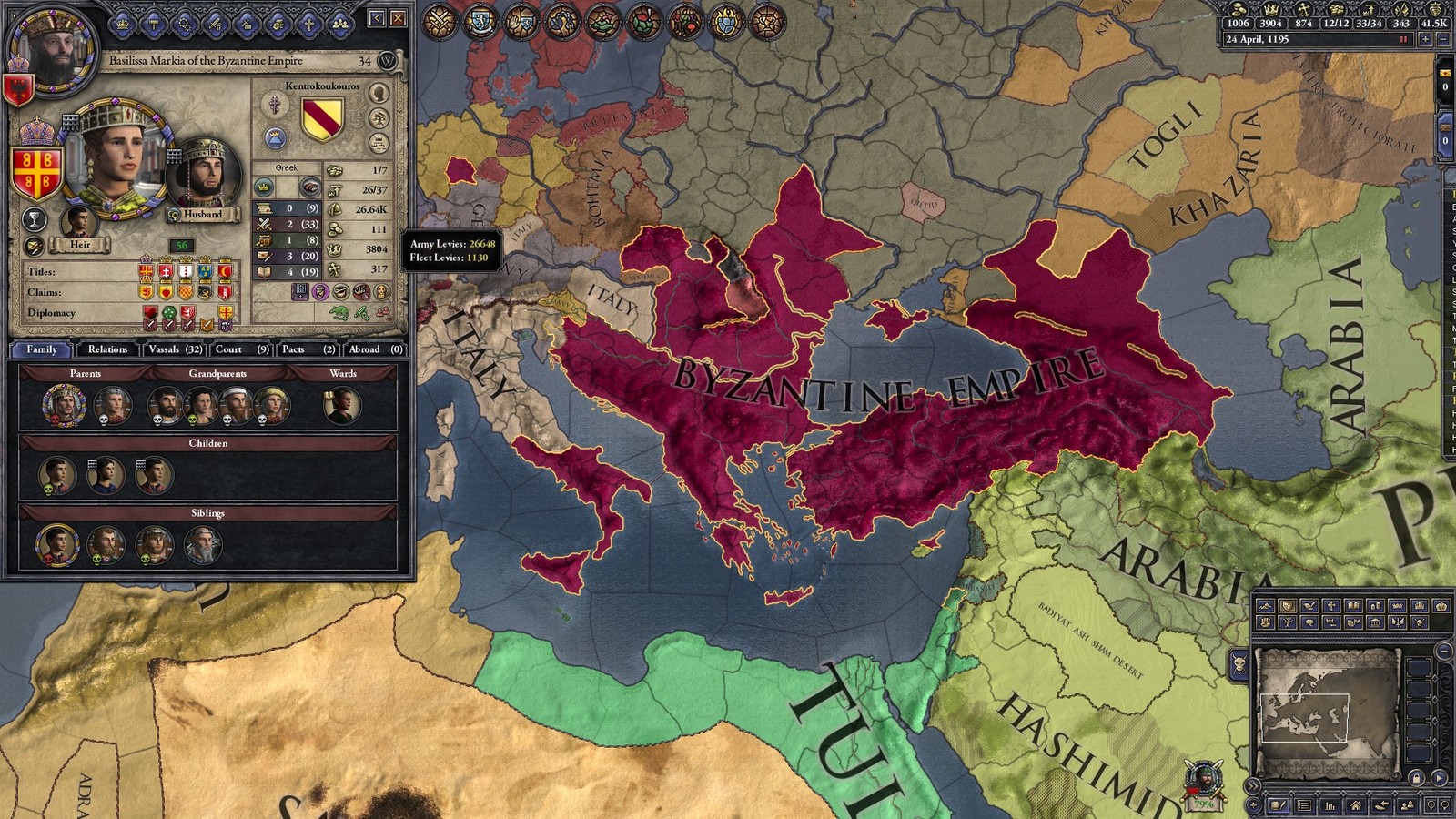Open the Vassals tab
Image resolution: width=1456 pixels, height=819 pixels.
[x=175, y=349]
